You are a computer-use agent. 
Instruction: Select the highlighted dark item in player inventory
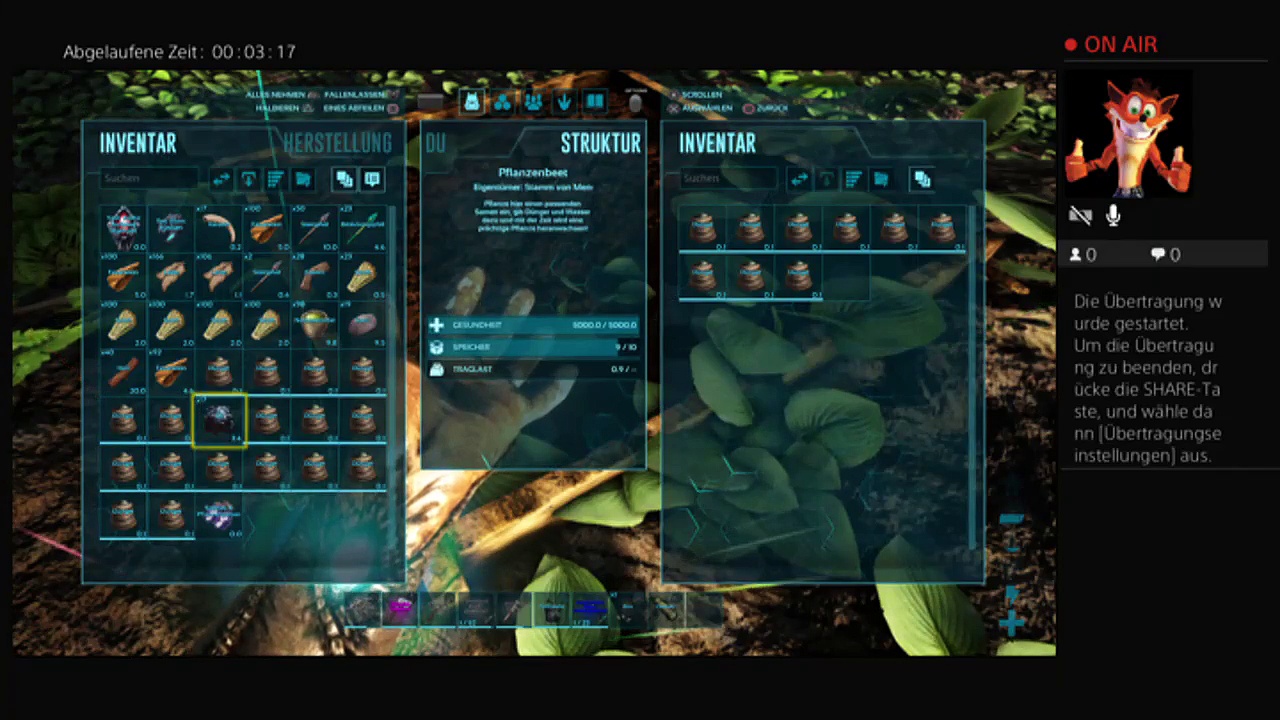click(x=219, y=420)
